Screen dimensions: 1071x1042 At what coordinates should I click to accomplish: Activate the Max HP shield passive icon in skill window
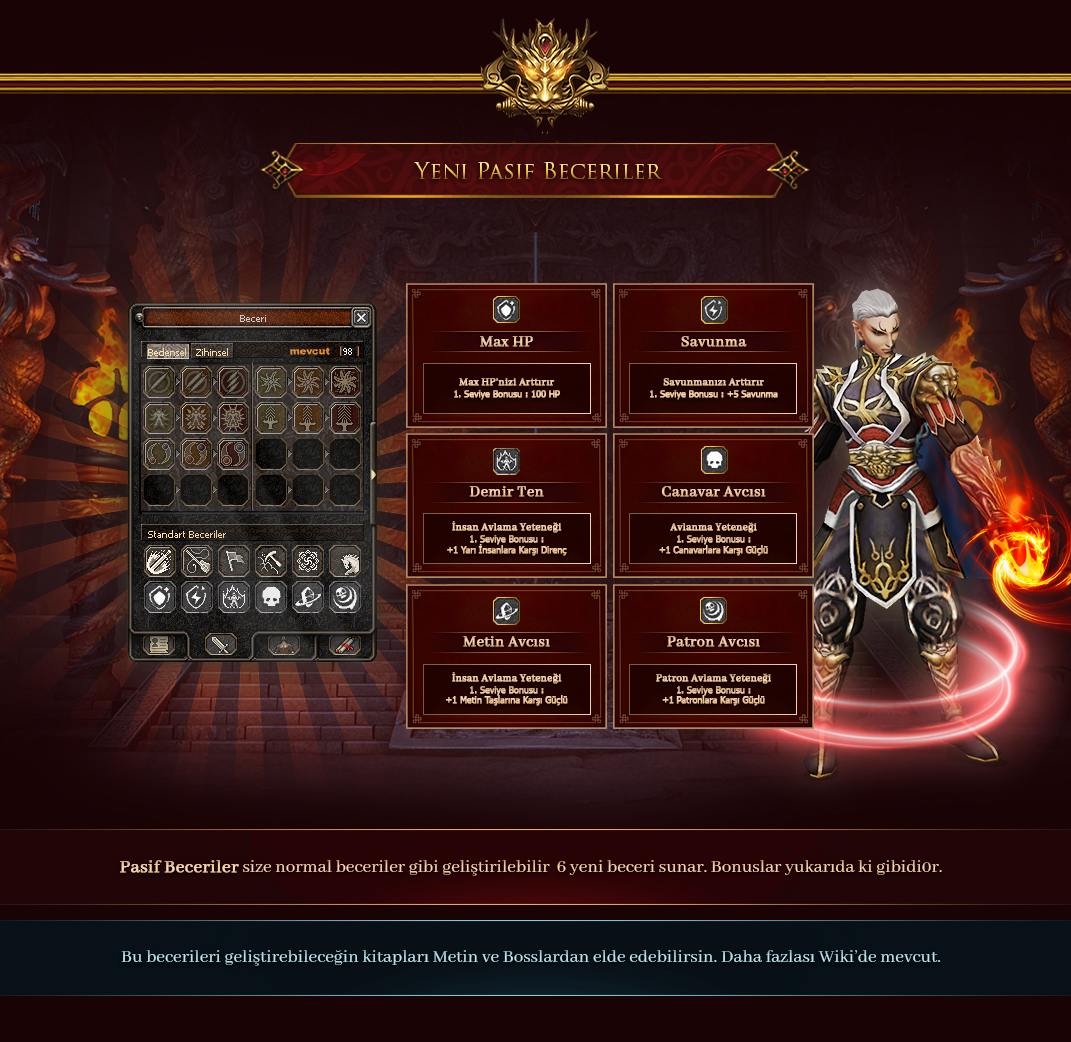point(160,597)
